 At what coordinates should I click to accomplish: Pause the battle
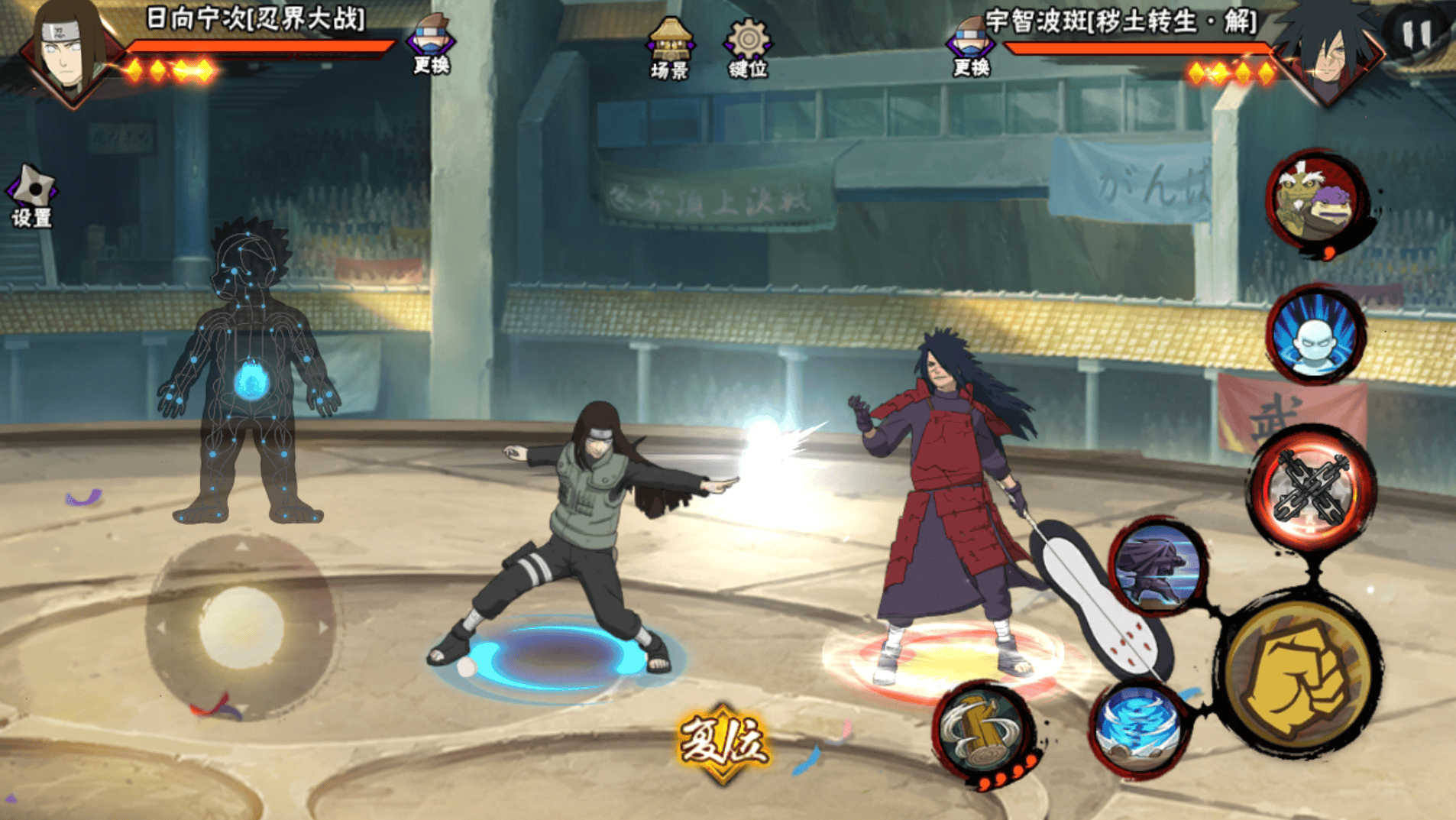[x=1416, y=34]
